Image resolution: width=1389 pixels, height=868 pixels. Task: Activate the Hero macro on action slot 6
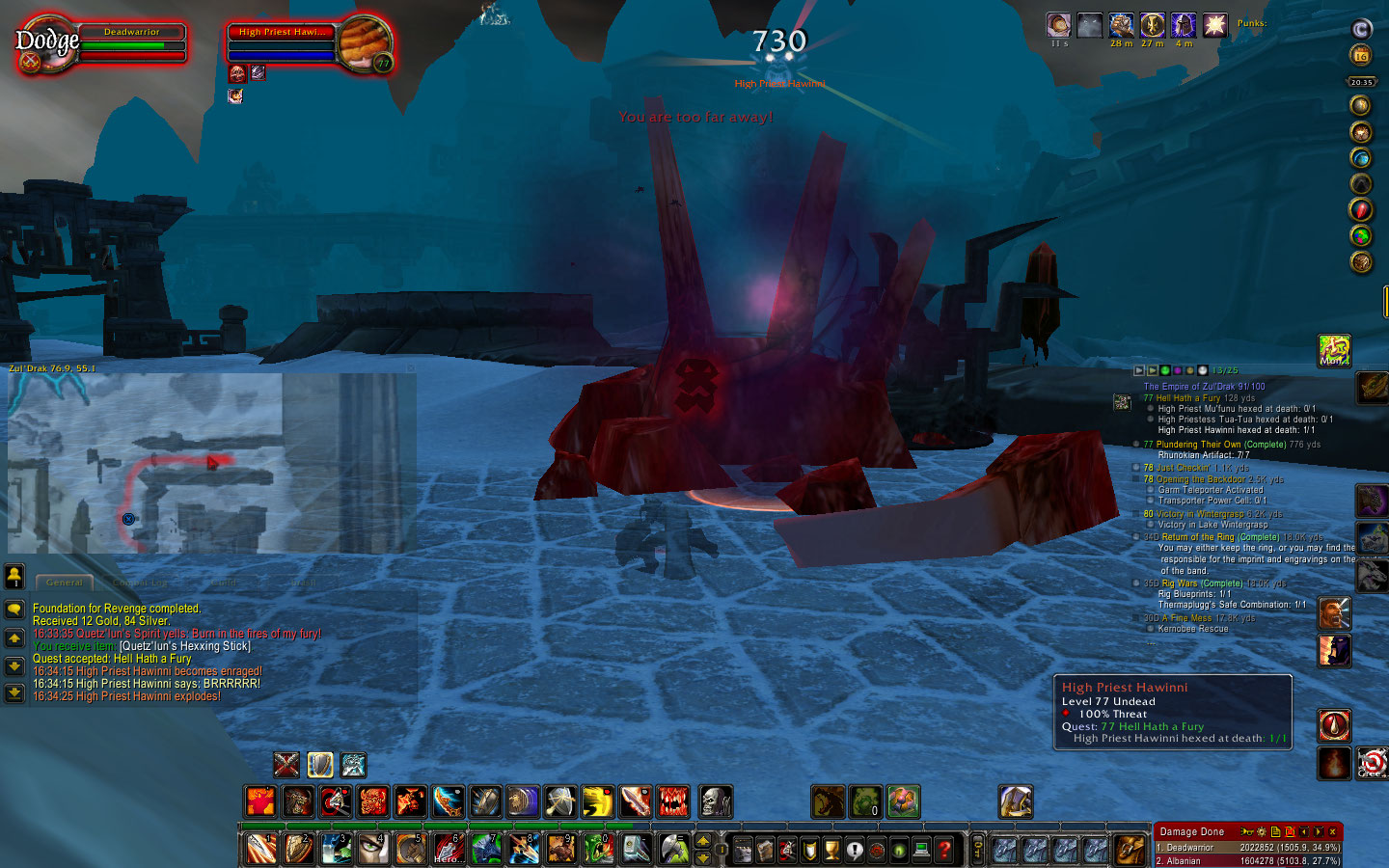coord(449,848)
